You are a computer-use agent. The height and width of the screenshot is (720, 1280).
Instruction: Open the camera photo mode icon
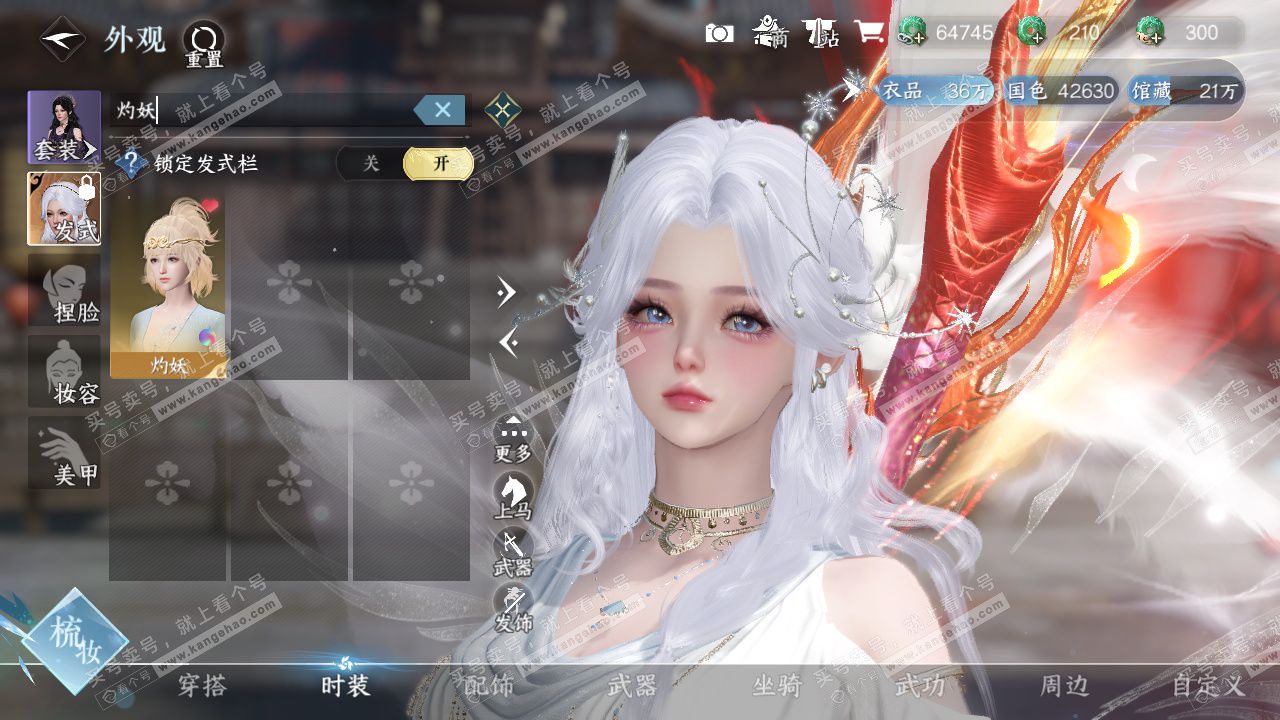(719, 33)
